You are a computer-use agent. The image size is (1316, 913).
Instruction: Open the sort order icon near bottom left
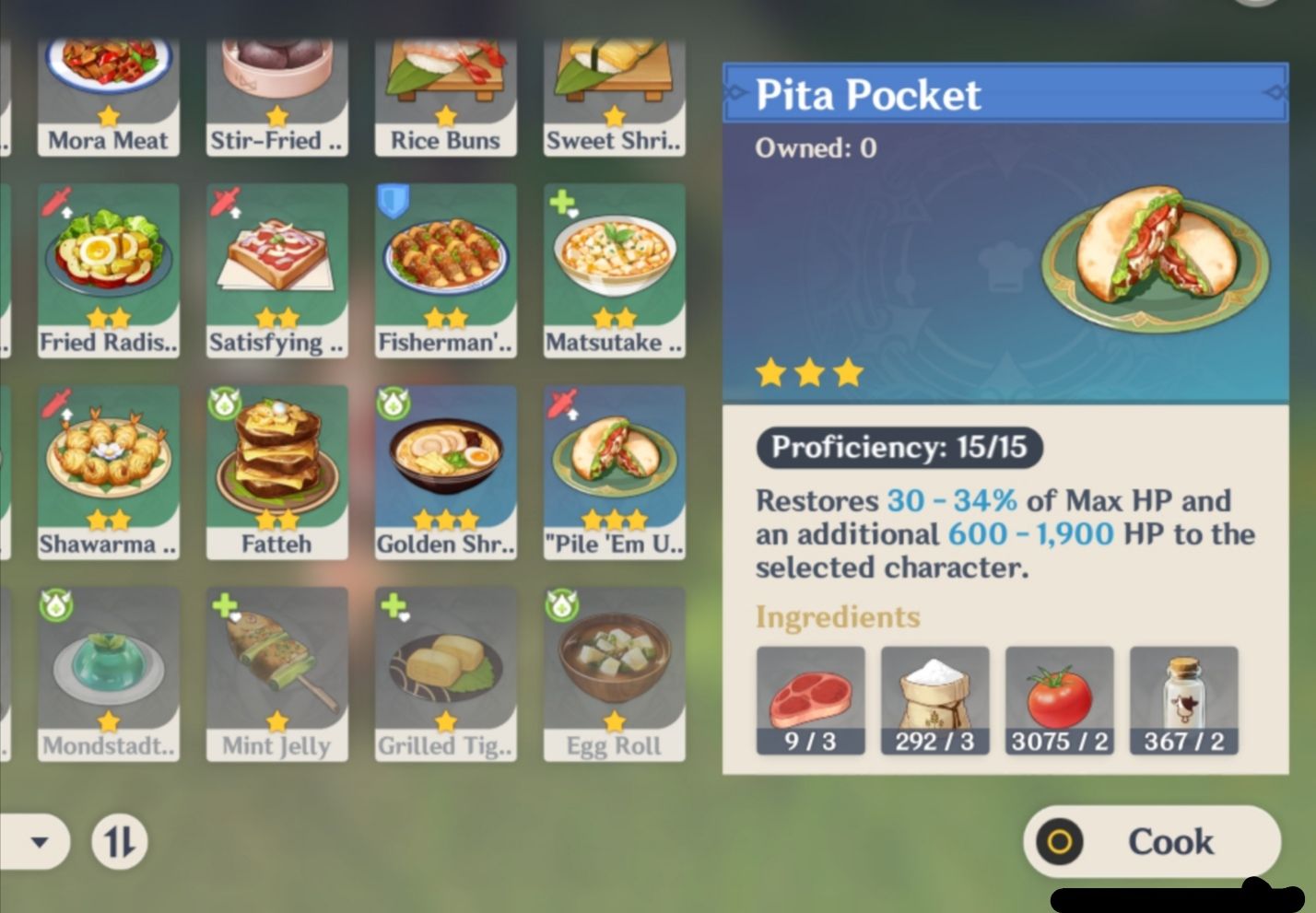(x=121, y=841)
